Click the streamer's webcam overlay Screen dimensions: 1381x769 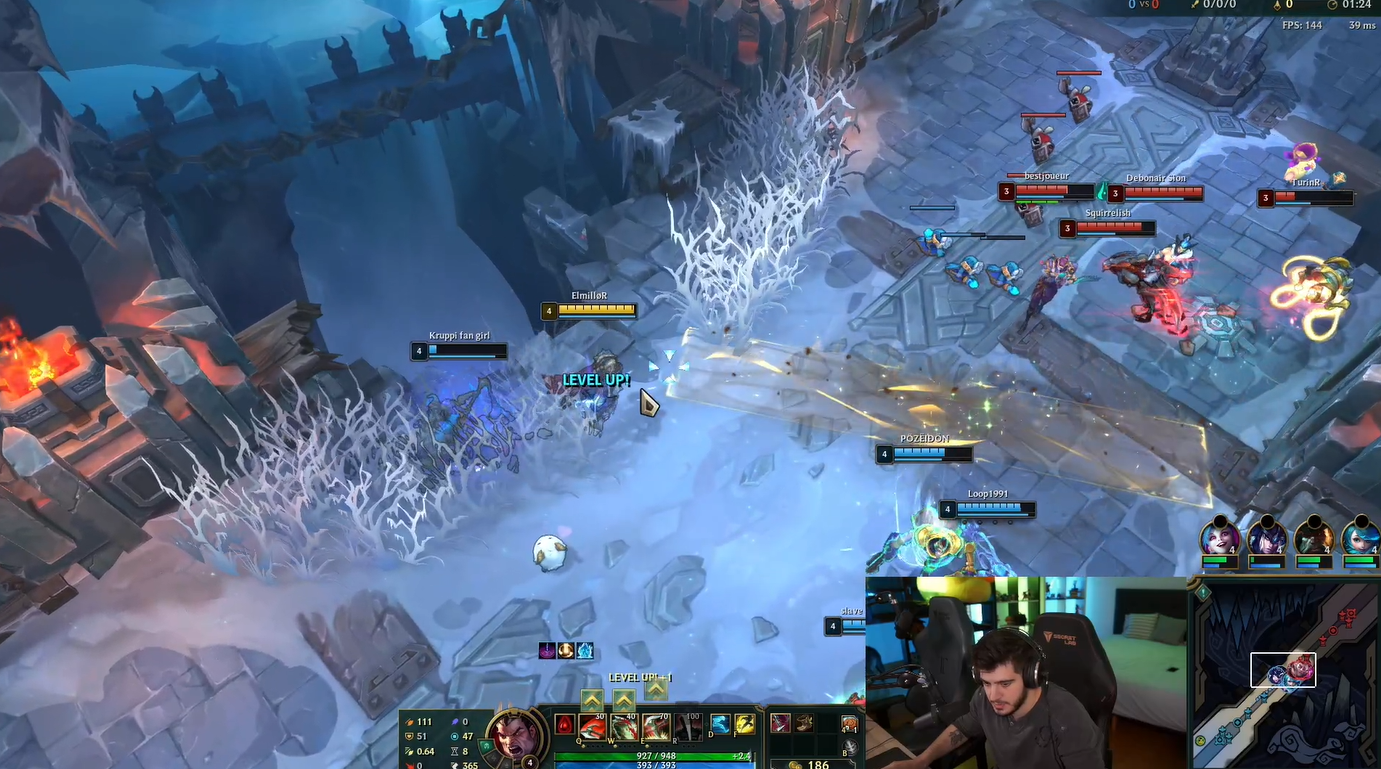point(1025,672)
